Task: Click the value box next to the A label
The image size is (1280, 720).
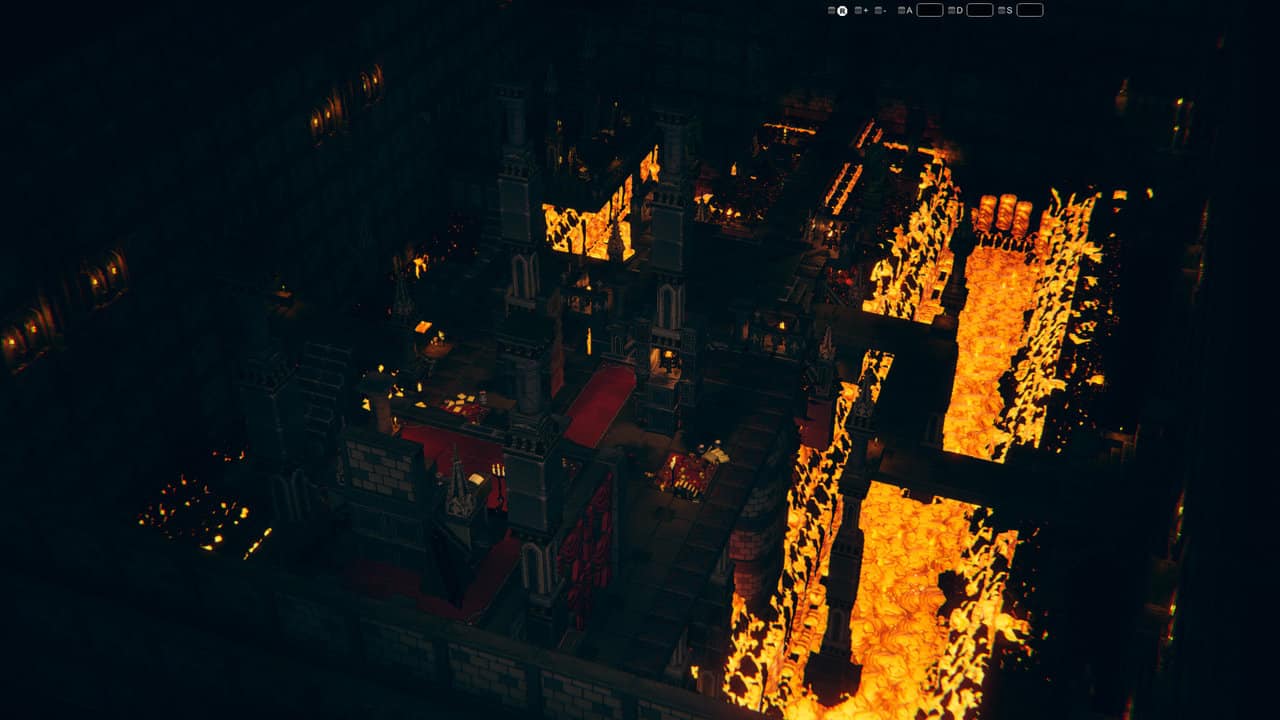Action: (930, 10)
